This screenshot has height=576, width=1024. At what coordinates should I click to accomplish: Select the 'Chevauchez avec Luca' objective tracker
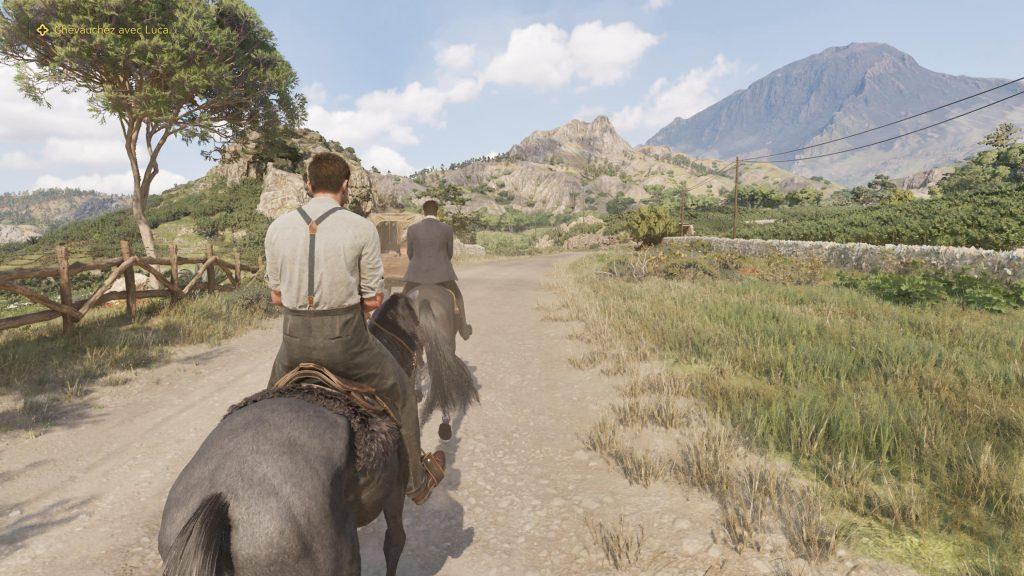point(103,30)
